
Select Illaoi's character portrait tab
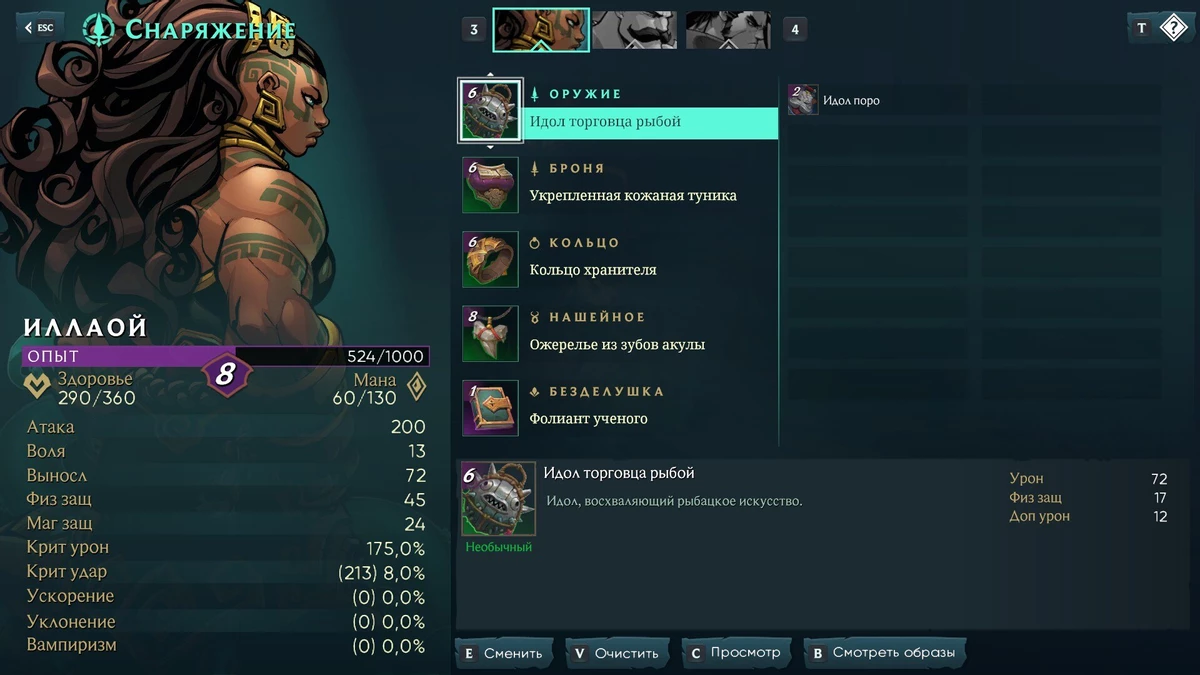click(540, 30)
